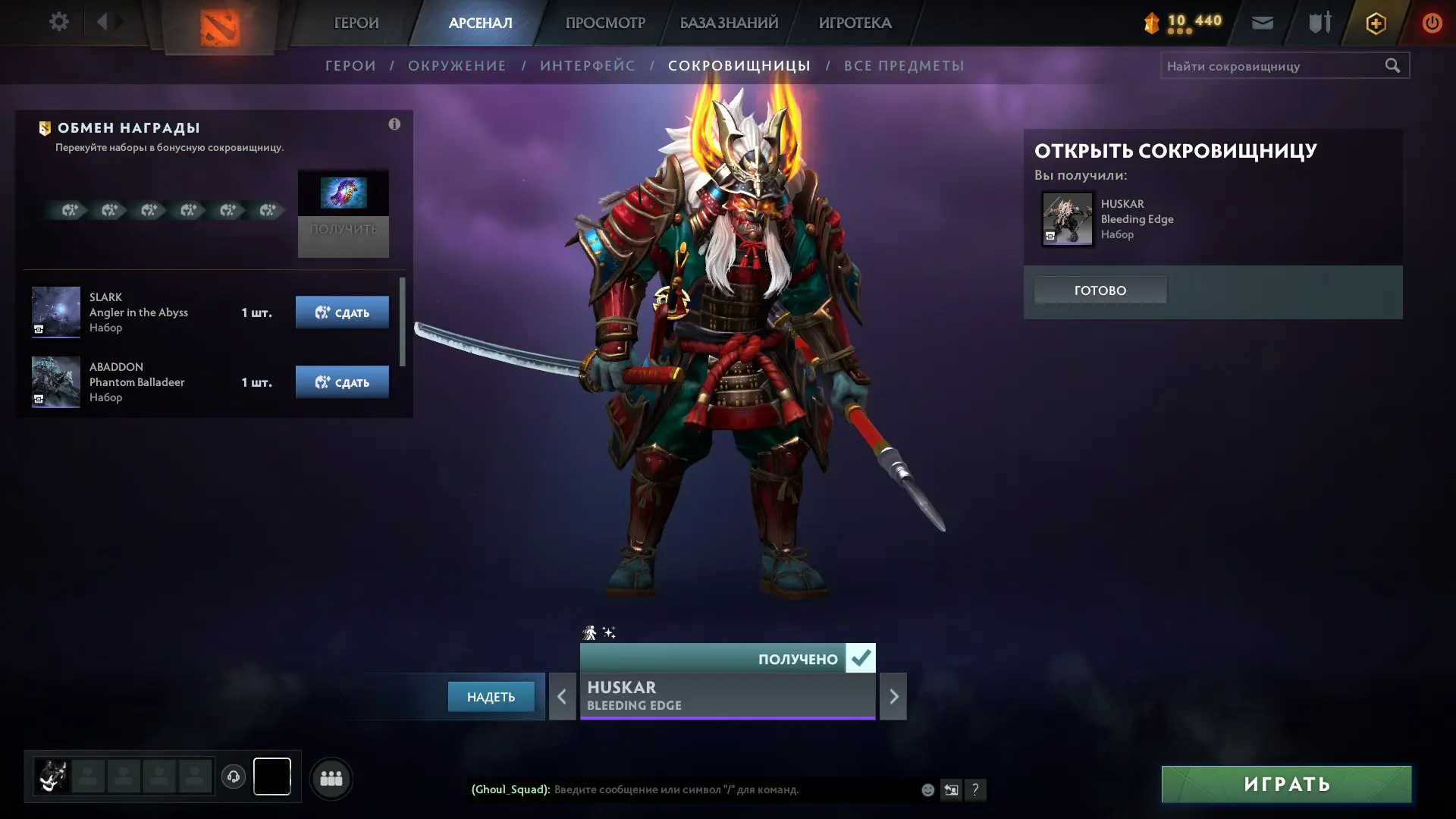Turn in the Abaddon Phantom Balladeer set
1456x819 pixels.
click(342, 382)
